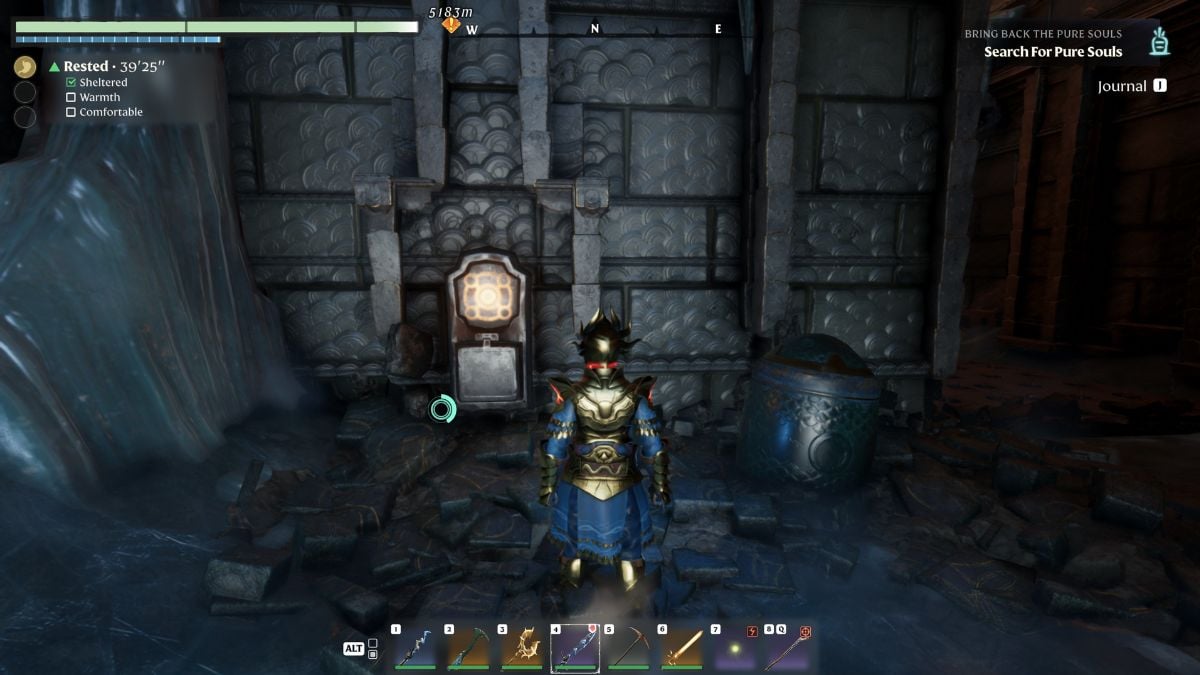Viewport: 1200px width, 675px height.
Task: Click the Rested status effect label
Action: click(x=86, y=67)
